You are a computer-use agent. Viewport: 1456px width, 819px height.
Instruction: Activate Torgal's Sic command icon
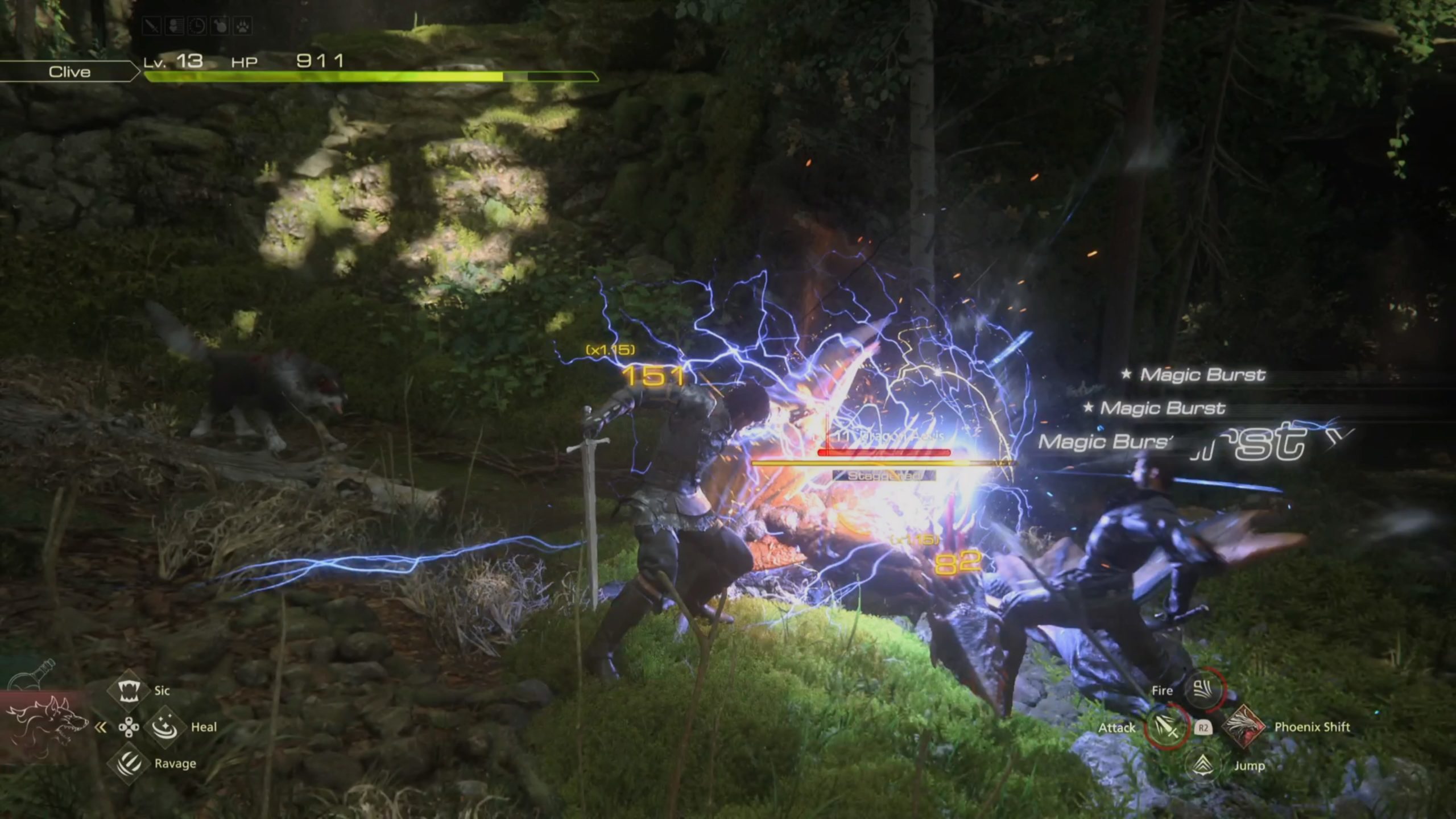point(129,690)
